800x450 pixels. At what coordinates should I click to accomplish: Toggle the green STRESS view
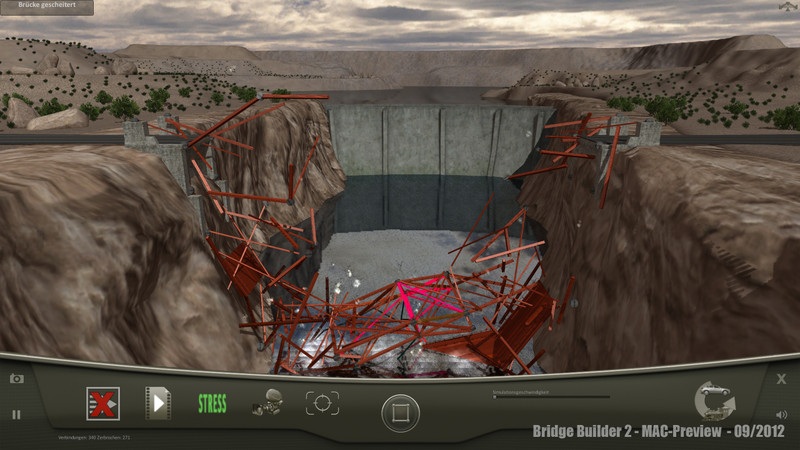point(212,404)
